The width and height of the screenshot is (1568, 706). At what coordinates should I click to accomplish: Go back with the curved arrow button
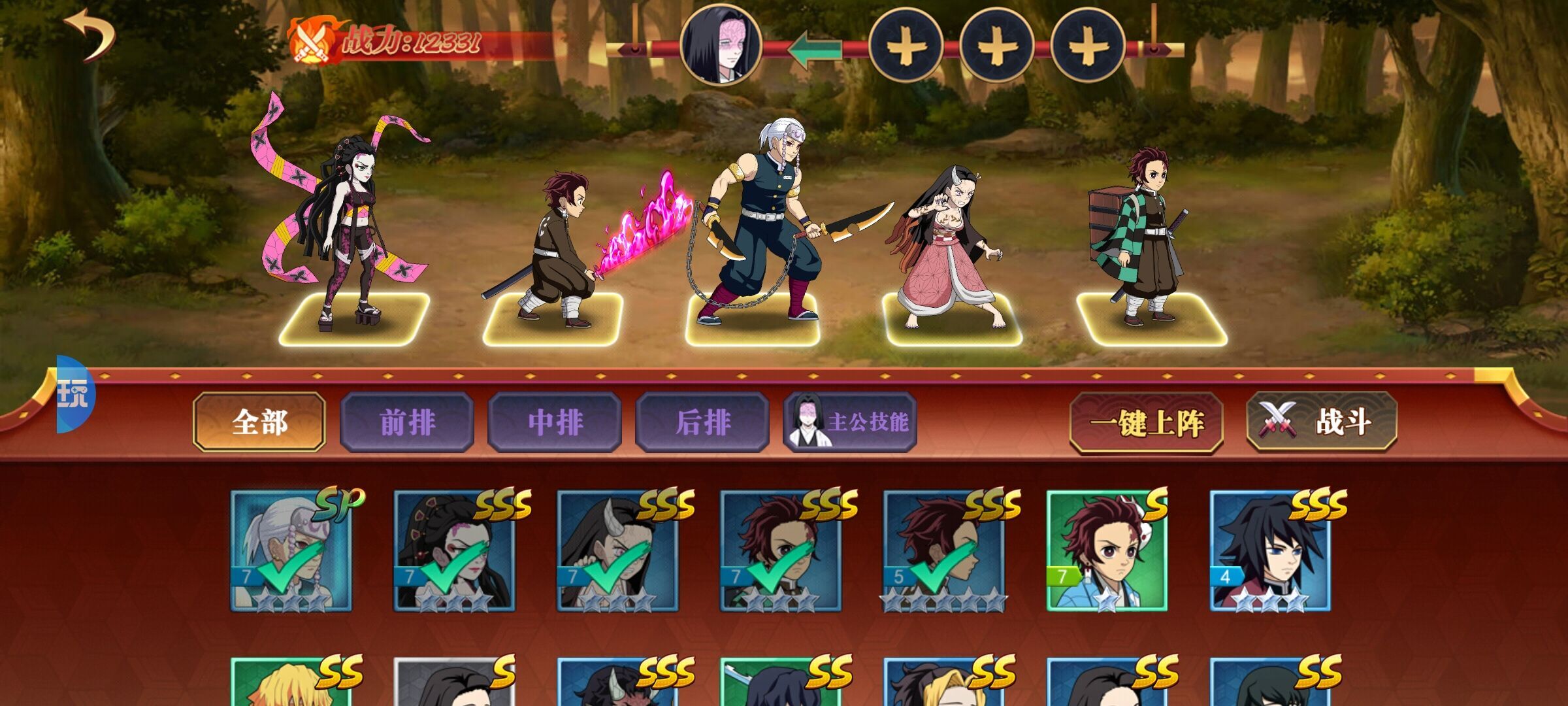(x=90, y=35)
